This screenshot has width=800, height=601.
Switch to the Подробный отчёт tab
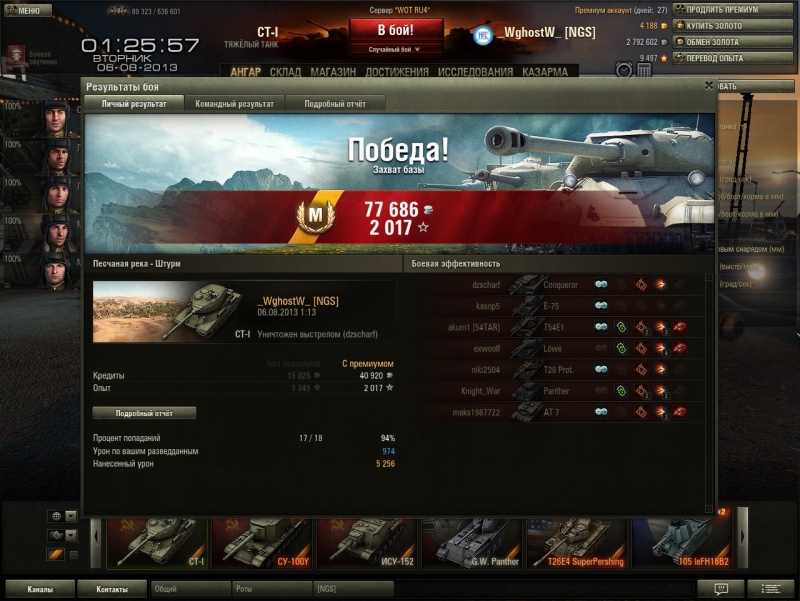point(333,104)
